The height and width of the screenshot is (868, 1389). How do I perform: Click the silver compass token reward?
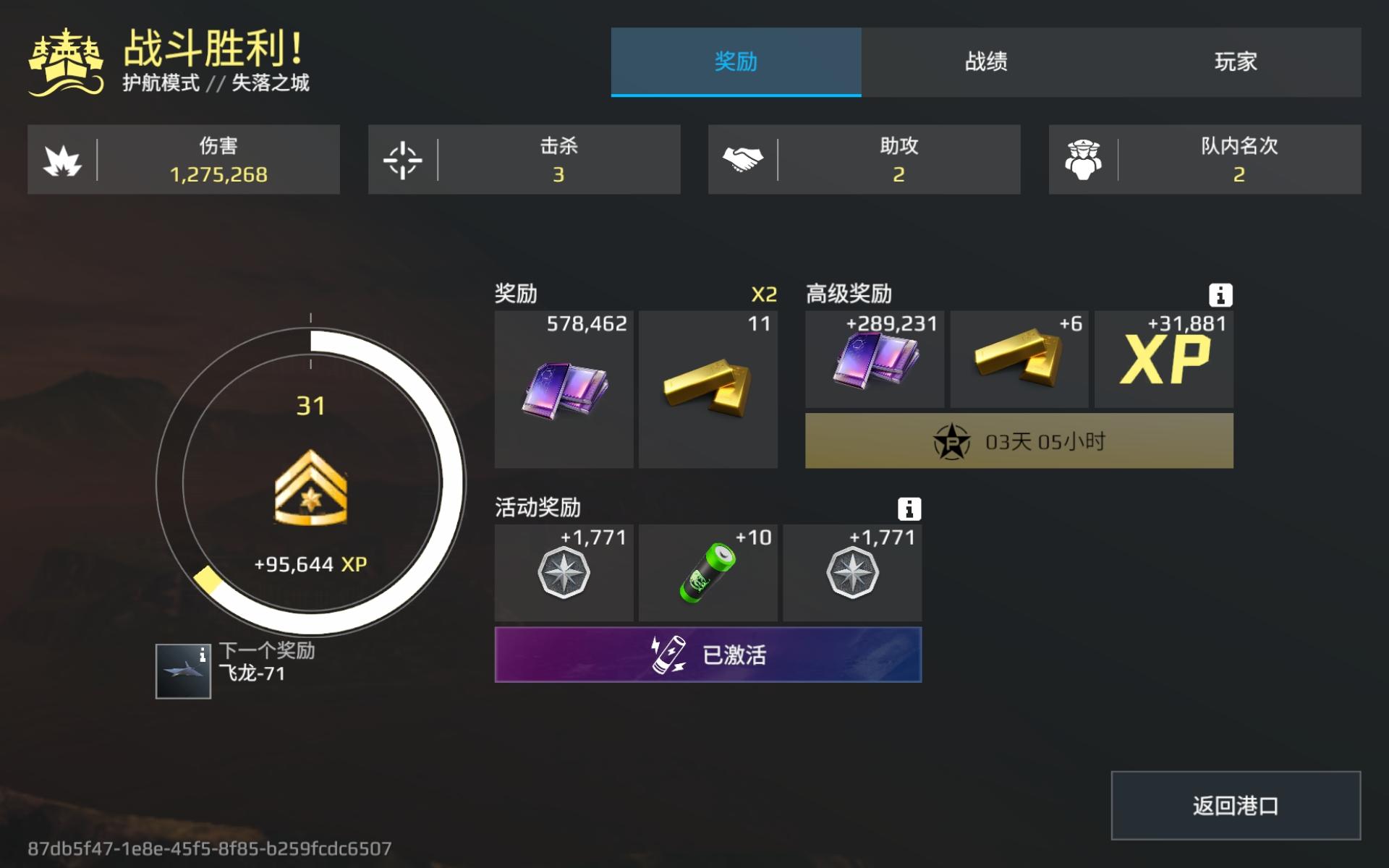[563, 573]
